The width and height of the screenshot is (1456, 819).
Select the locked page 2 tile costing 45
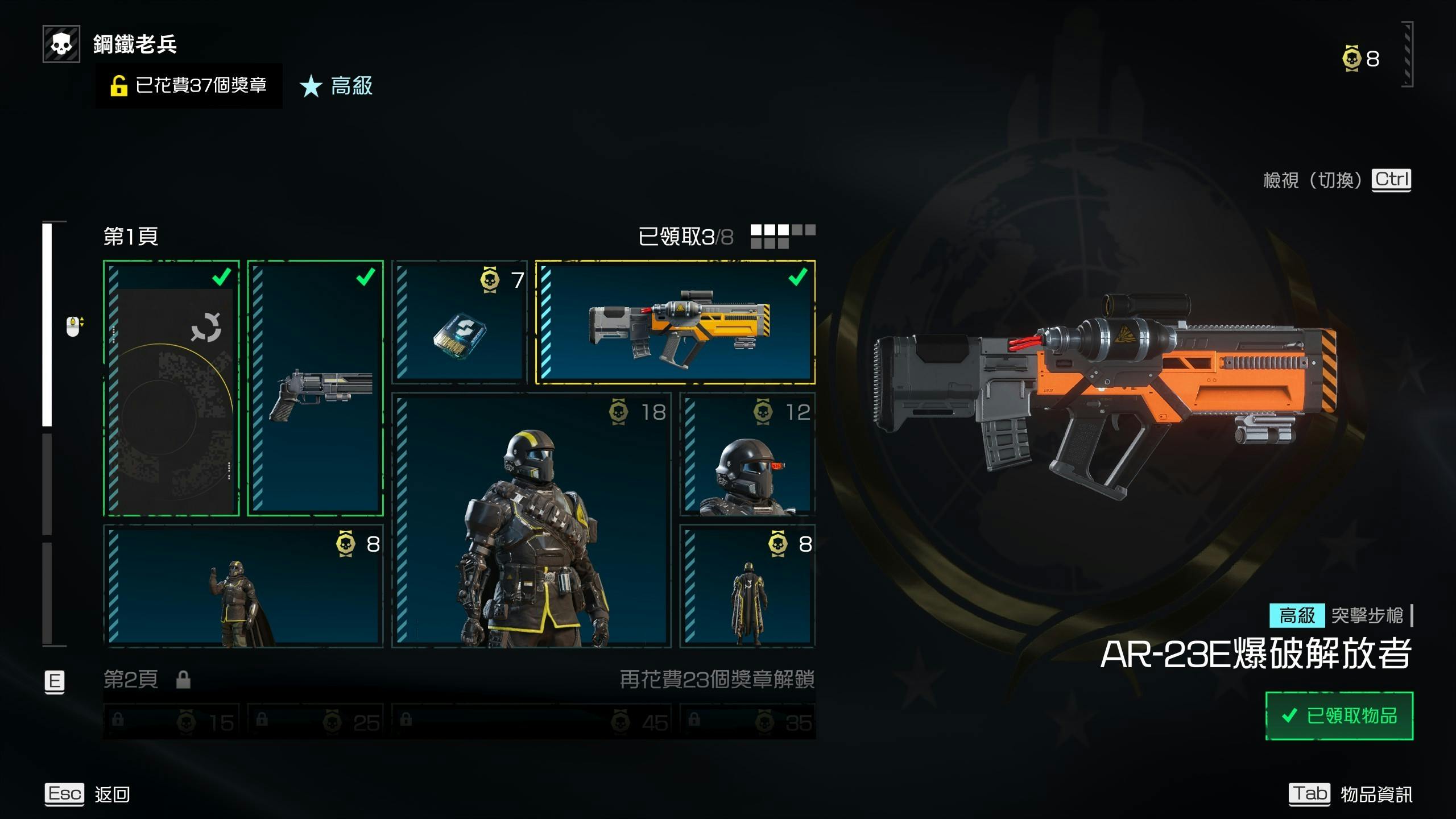532,721
